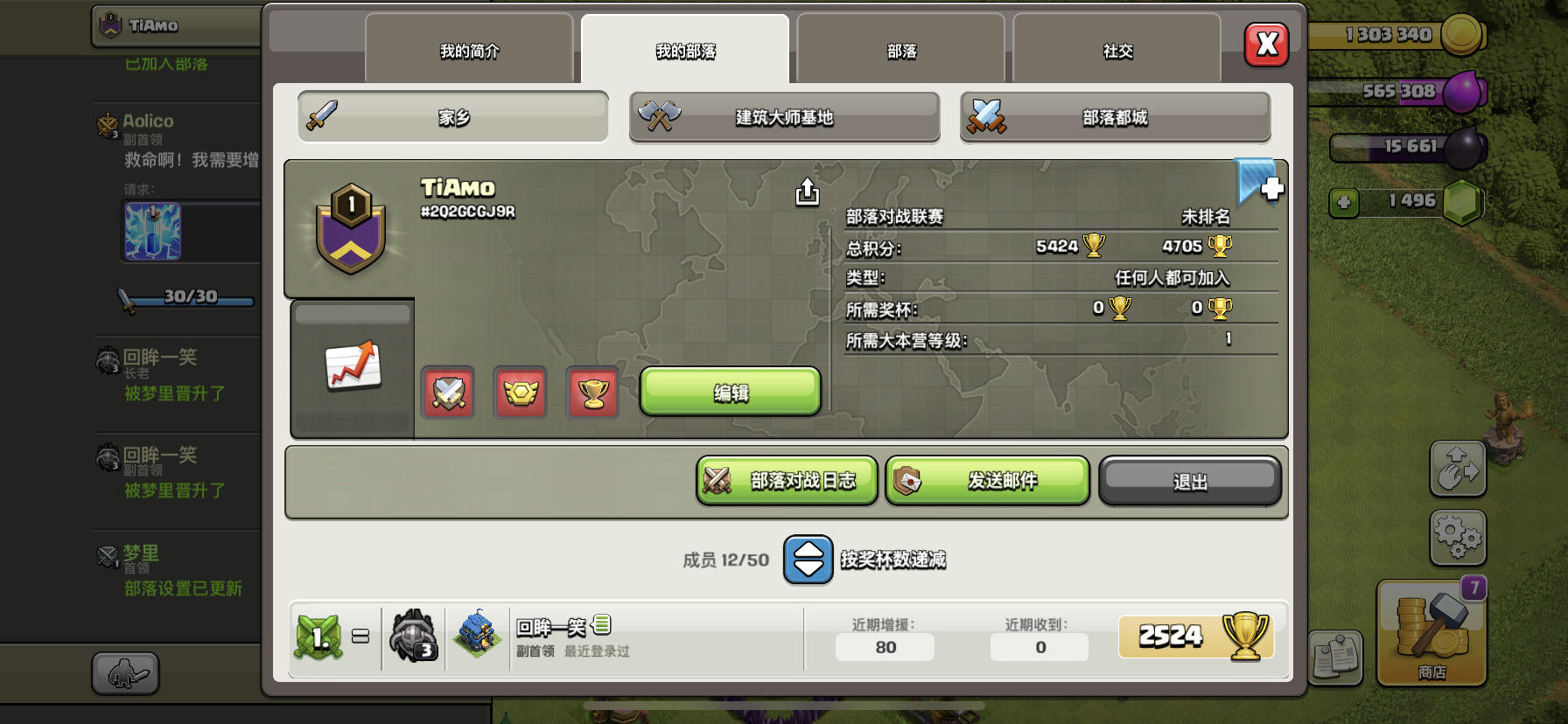Image resolution: width=1568 pixels, height=724 pixels.
Task: Toggle the member sort order arrows
Action: (807, 560)
